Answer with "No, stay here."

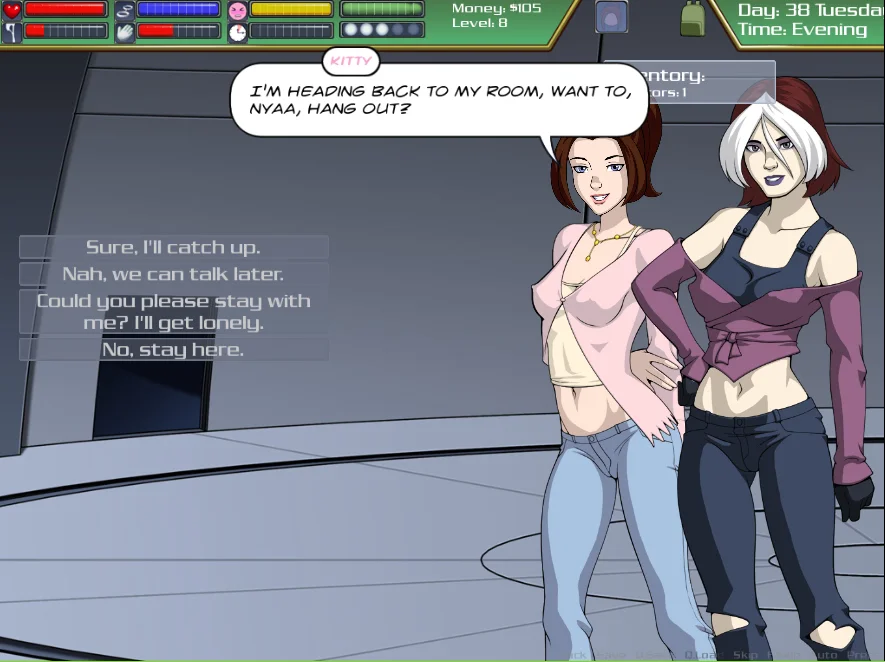coord(173,350)
